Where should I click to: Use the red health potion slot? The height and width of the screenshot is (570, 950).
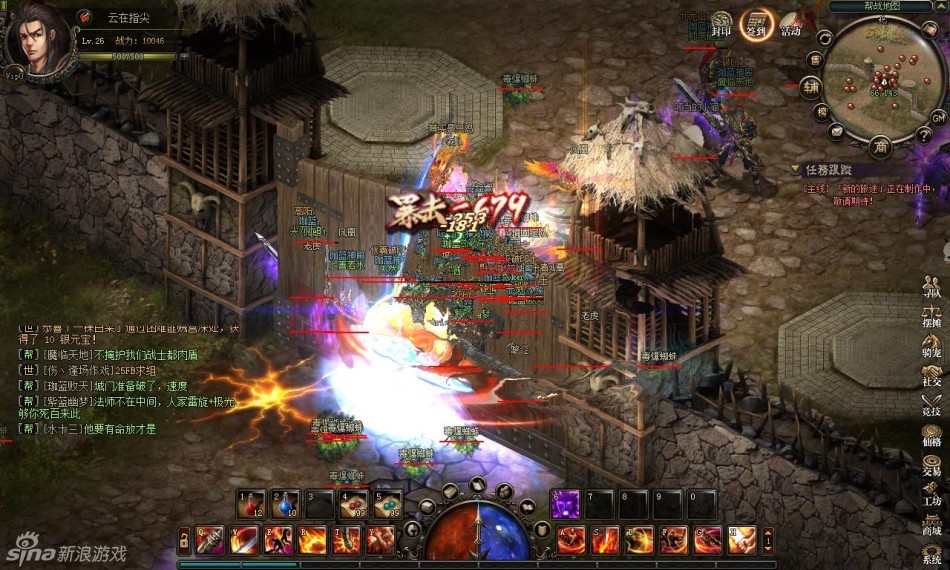[252, 504]
